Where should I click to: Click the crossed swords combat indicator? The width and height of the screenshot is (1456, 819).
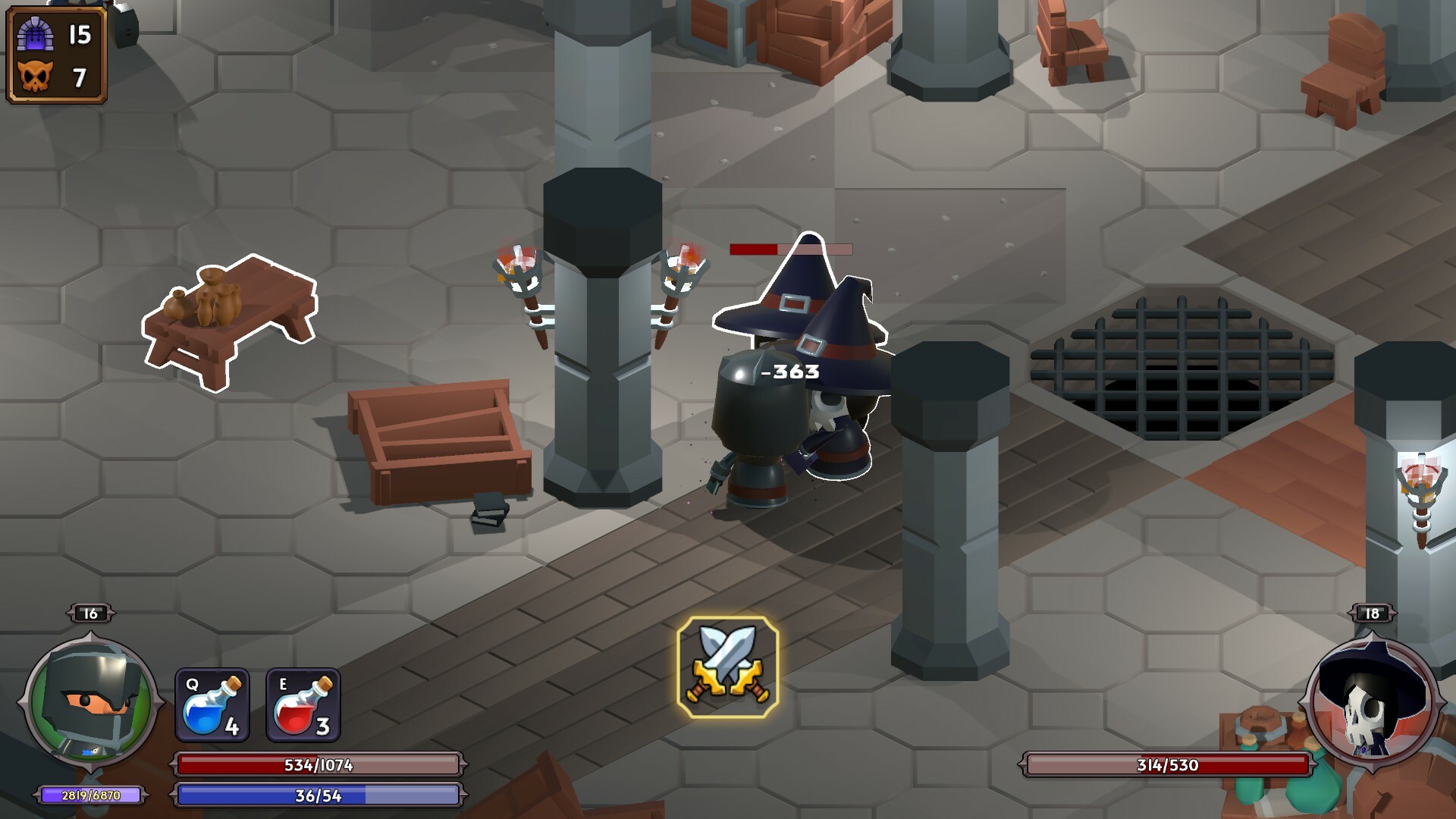pyautogui.click(x=726, y=667)
